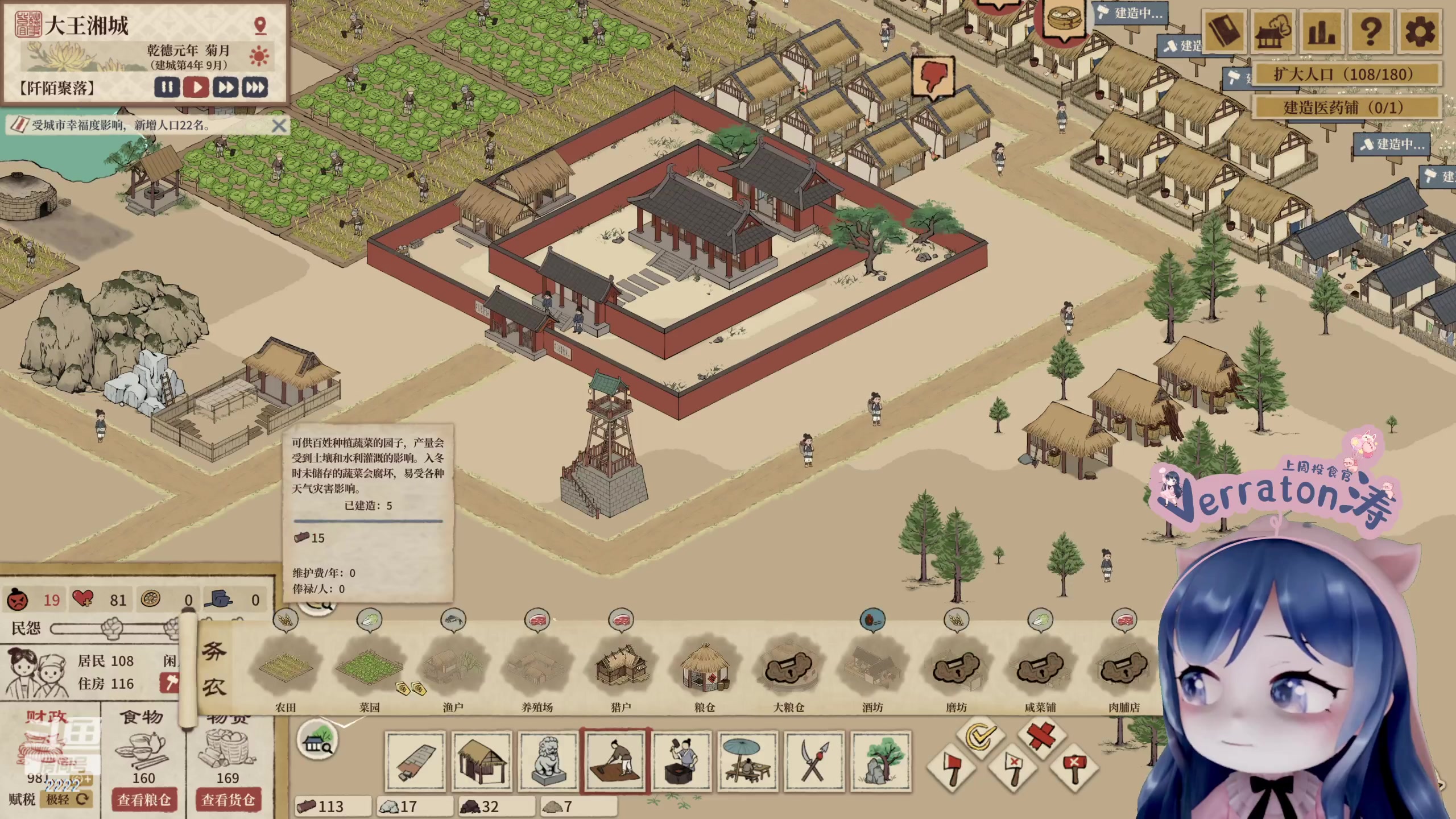
Task: Select the 扩大人口 objective
Action: click(1347, 75)
